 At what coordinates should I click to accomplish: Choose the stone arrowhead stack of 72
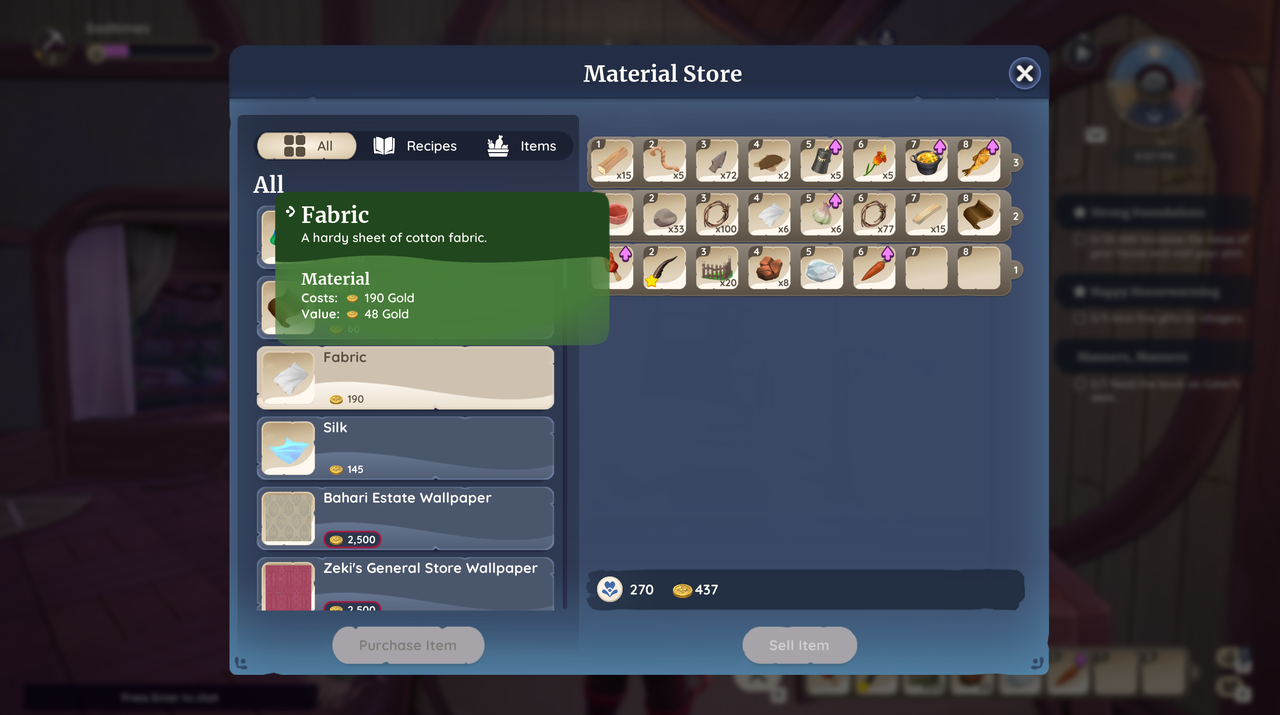(x=717, y=161)
